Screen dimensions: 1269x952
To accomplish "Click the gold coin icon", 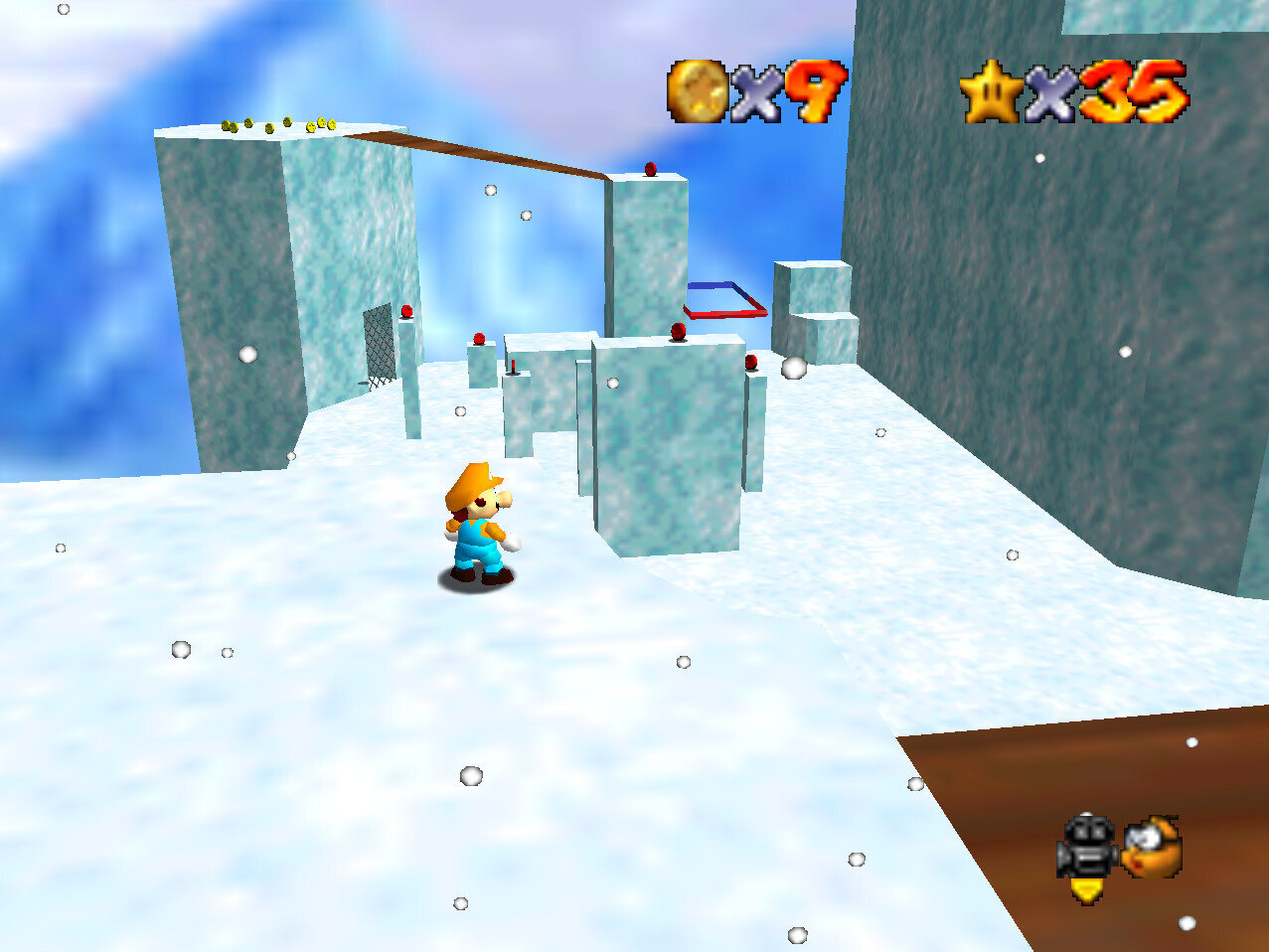I will pos(697,91).
